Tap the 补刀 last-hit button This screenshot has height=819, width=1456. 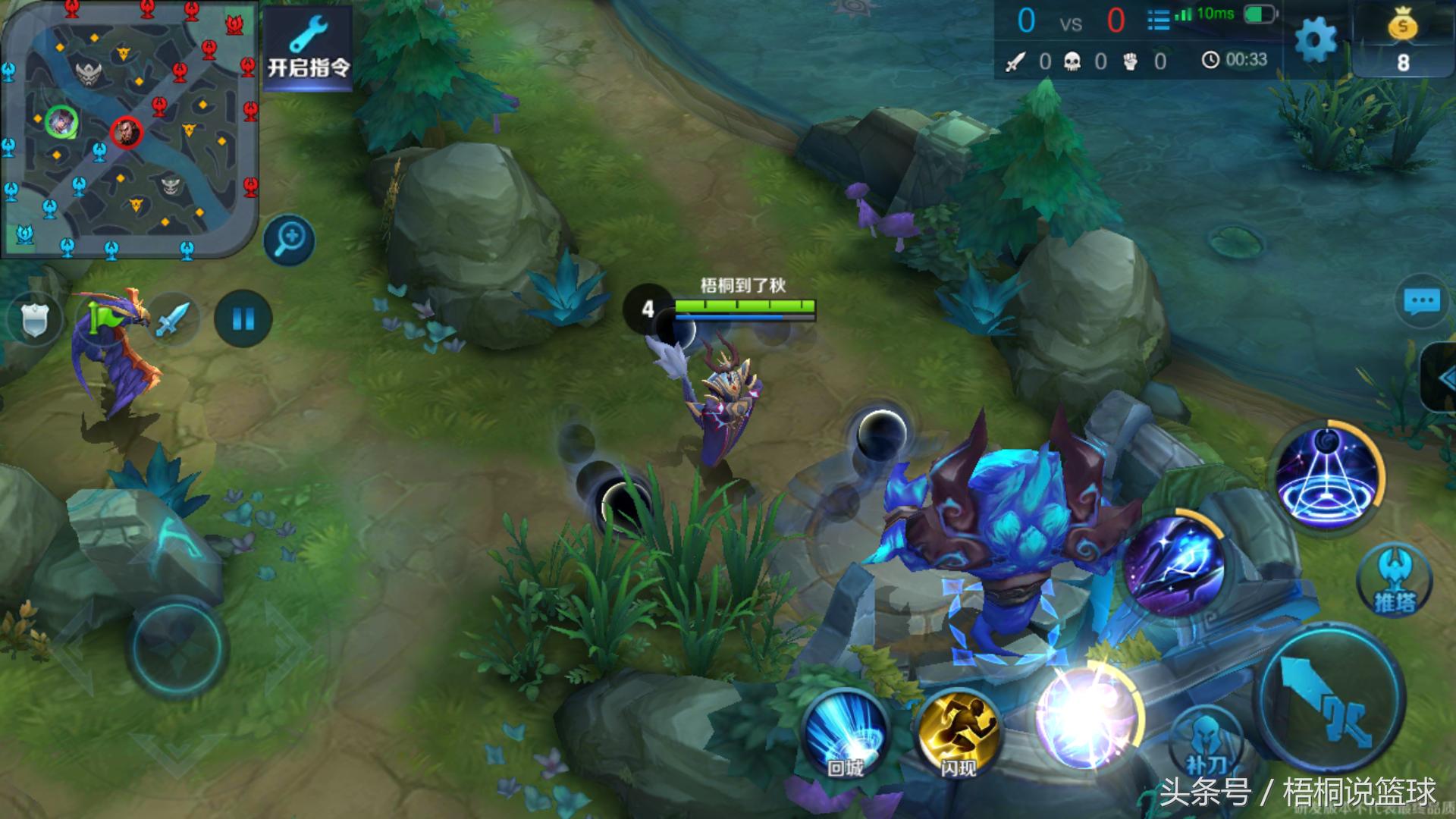(1206, 743)
